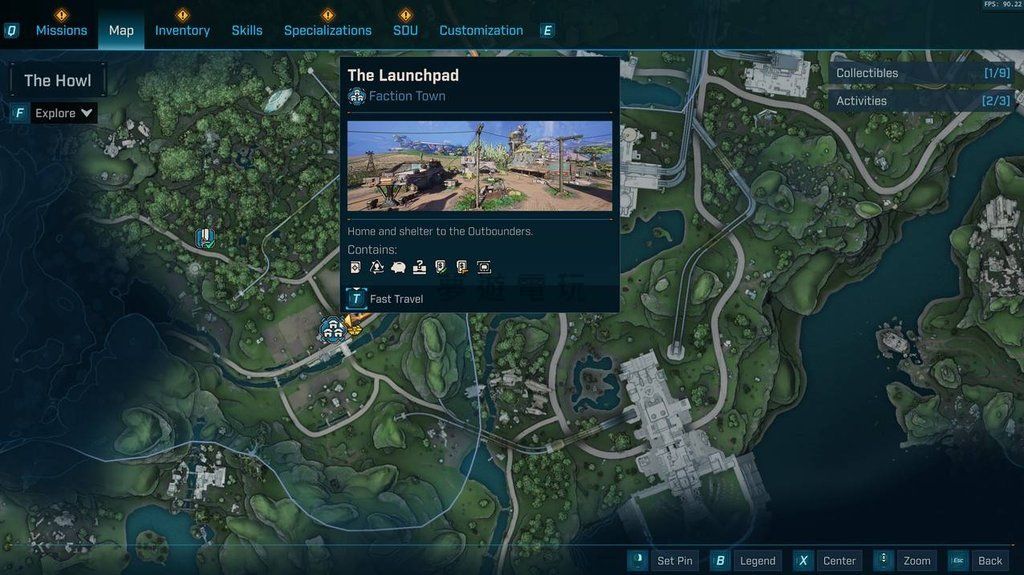Select the Map tab
This screenshot has width=1024, height=575.
click(x=121, y=30)
